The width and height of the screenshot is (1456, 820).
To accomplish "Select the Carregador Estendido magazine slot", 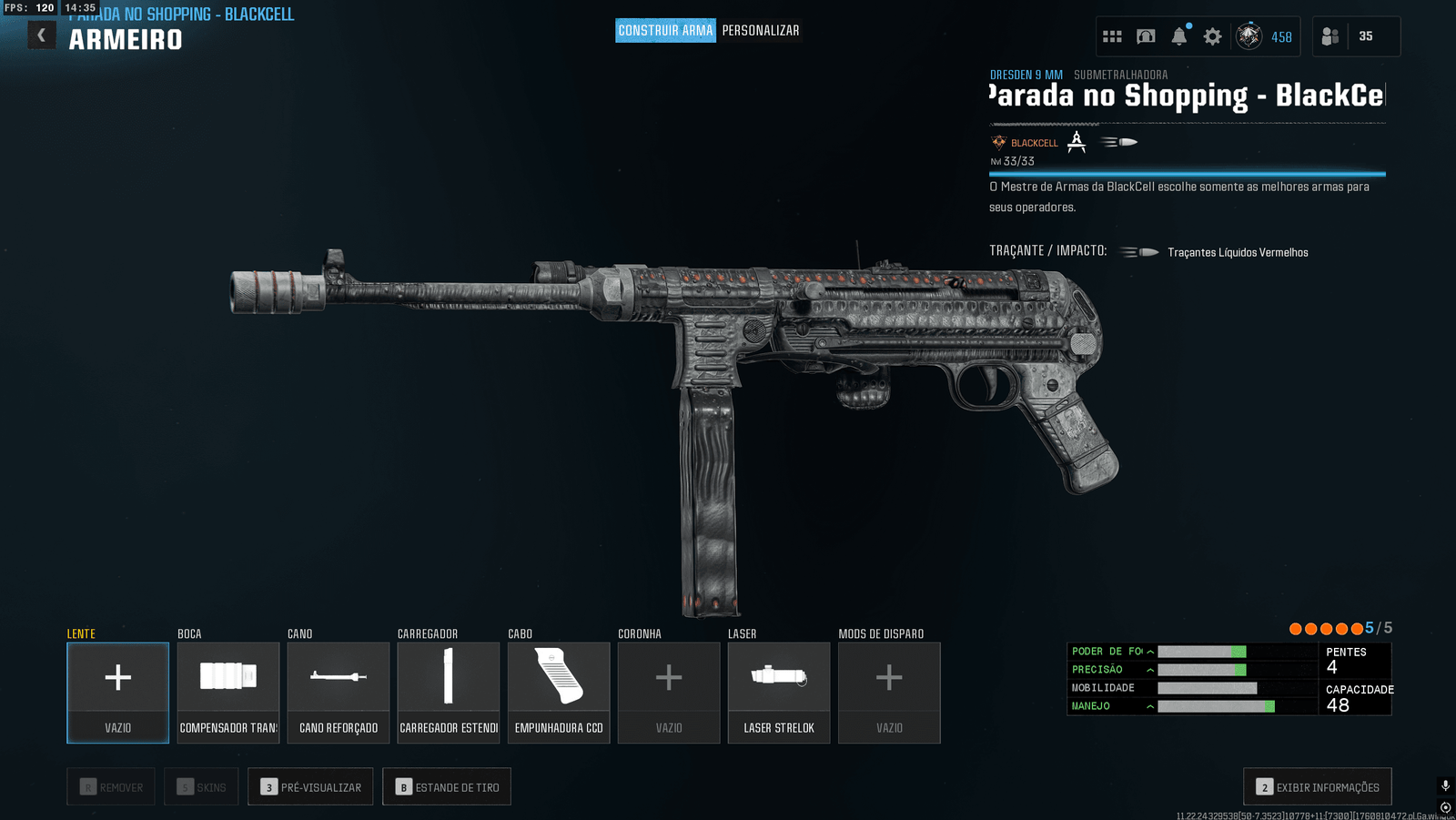I will tap(449, 693).
